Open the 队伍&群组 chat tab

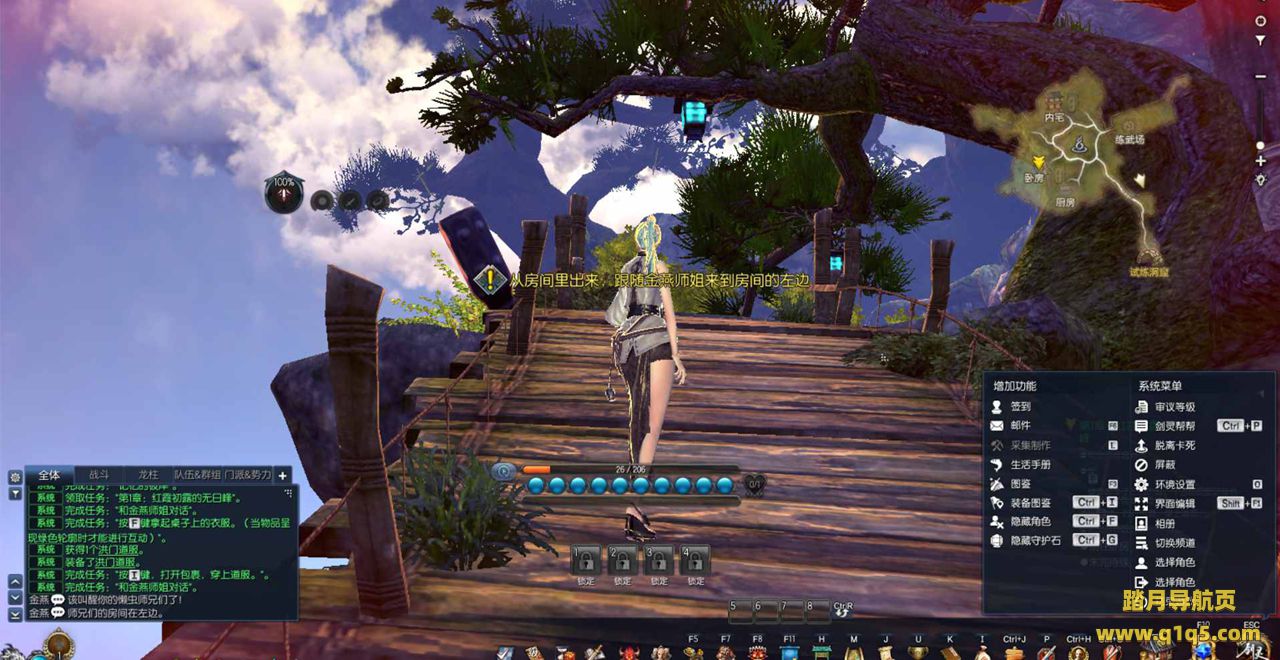(x=197, y=476)
